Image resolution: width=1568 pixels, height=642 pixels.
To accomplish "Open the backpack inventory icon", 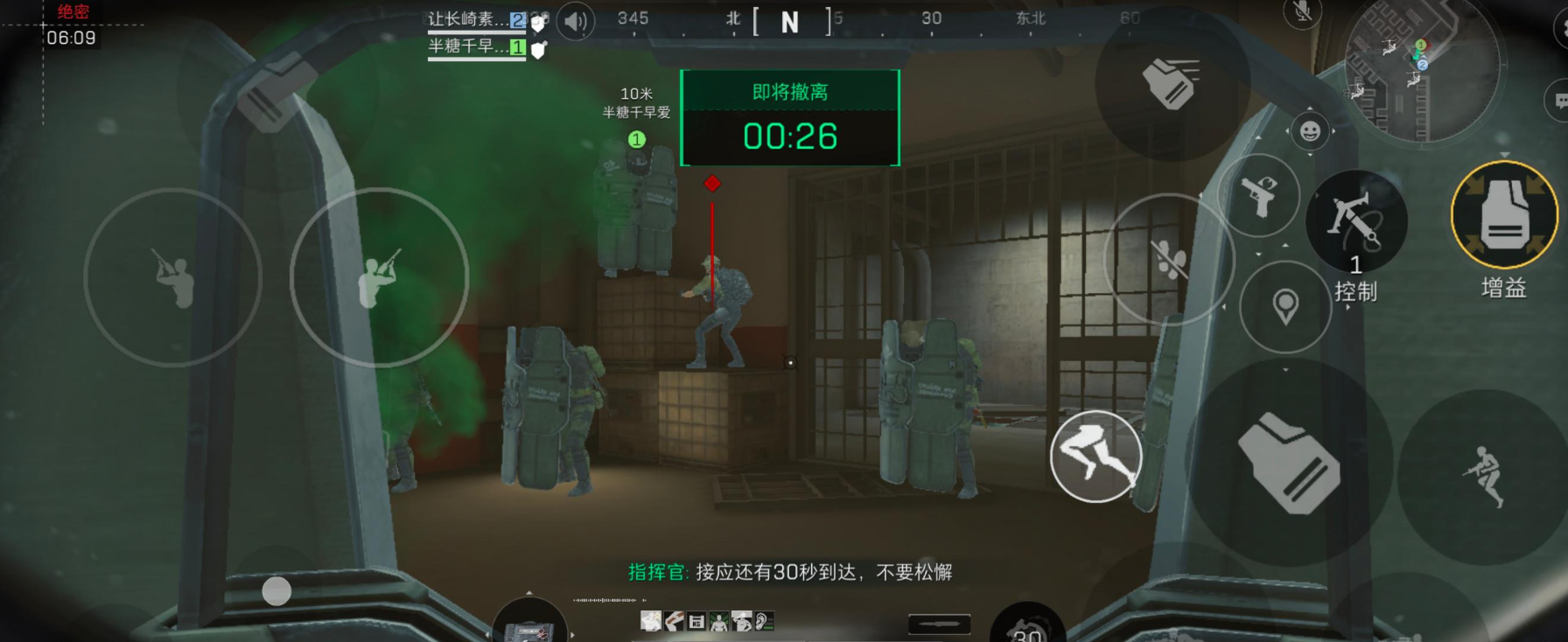I will (x=1289, y=464).
